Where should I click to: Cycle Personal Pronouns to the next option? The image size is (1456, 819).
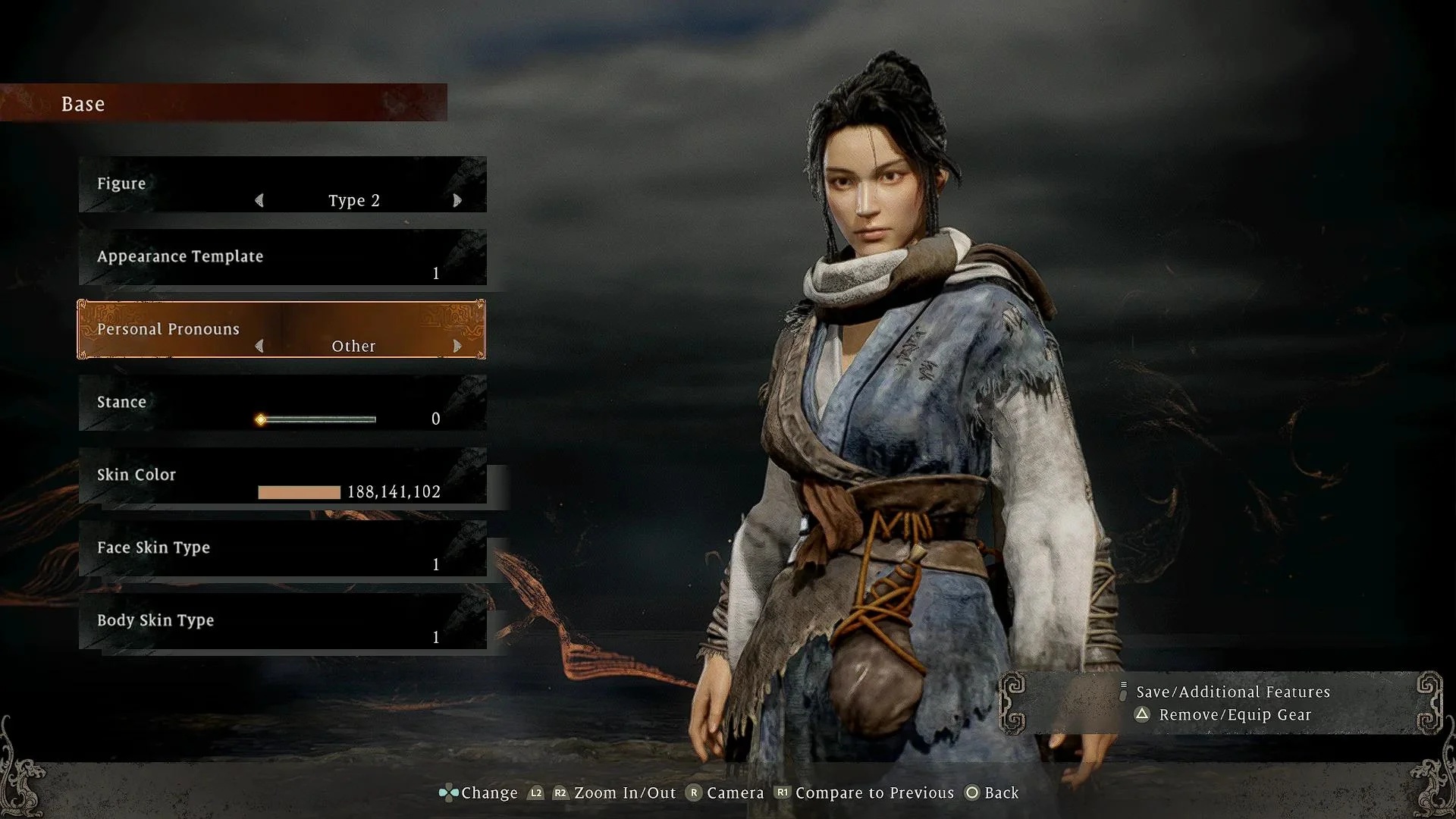click(457, 346)
